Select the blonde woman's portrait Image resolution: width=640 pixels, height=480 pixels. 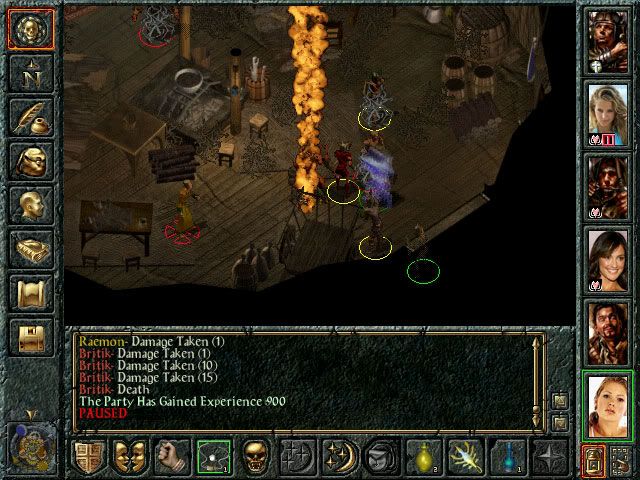607,114
